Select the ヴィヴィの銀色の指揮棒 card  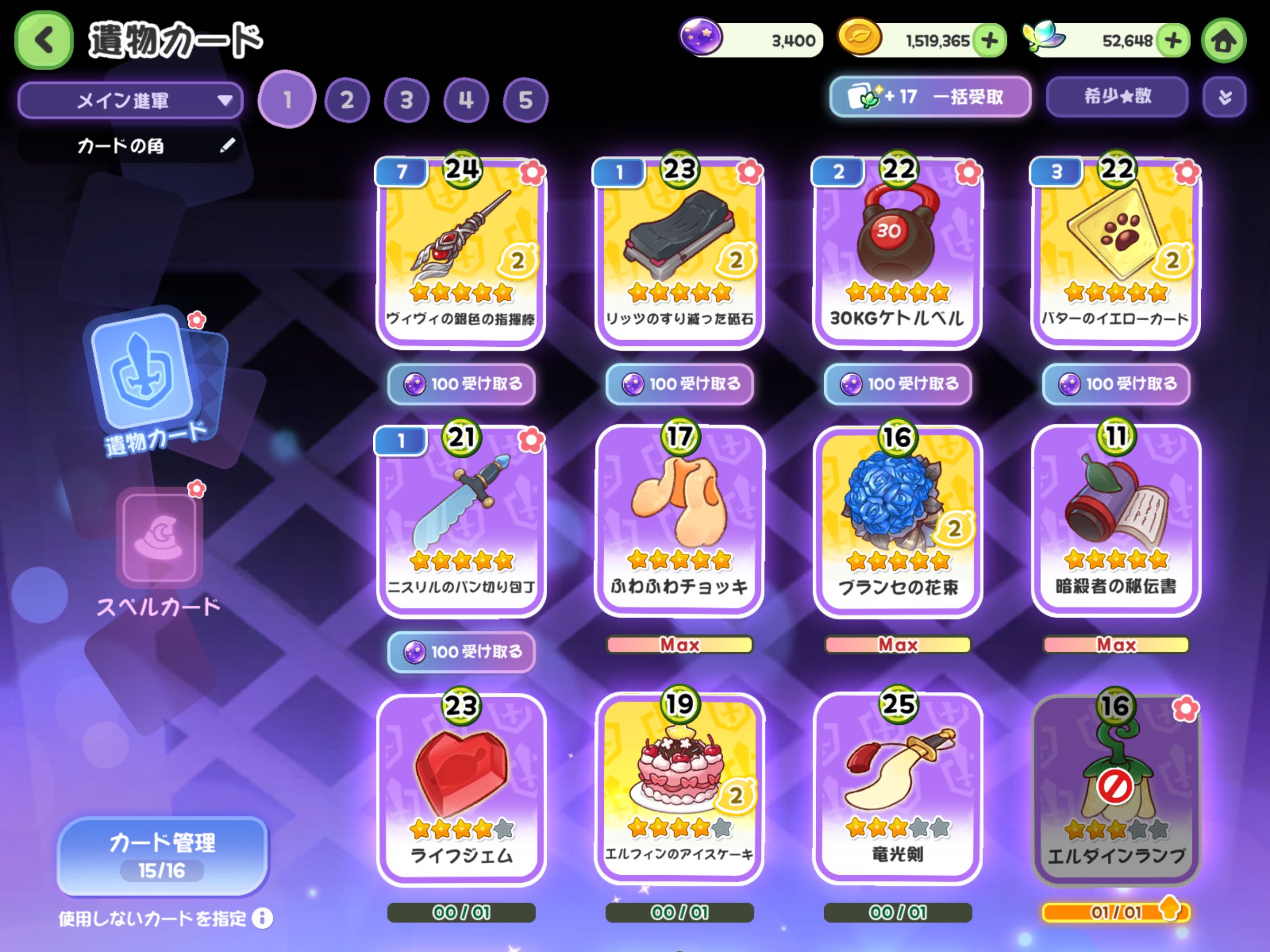coord(461,252)
